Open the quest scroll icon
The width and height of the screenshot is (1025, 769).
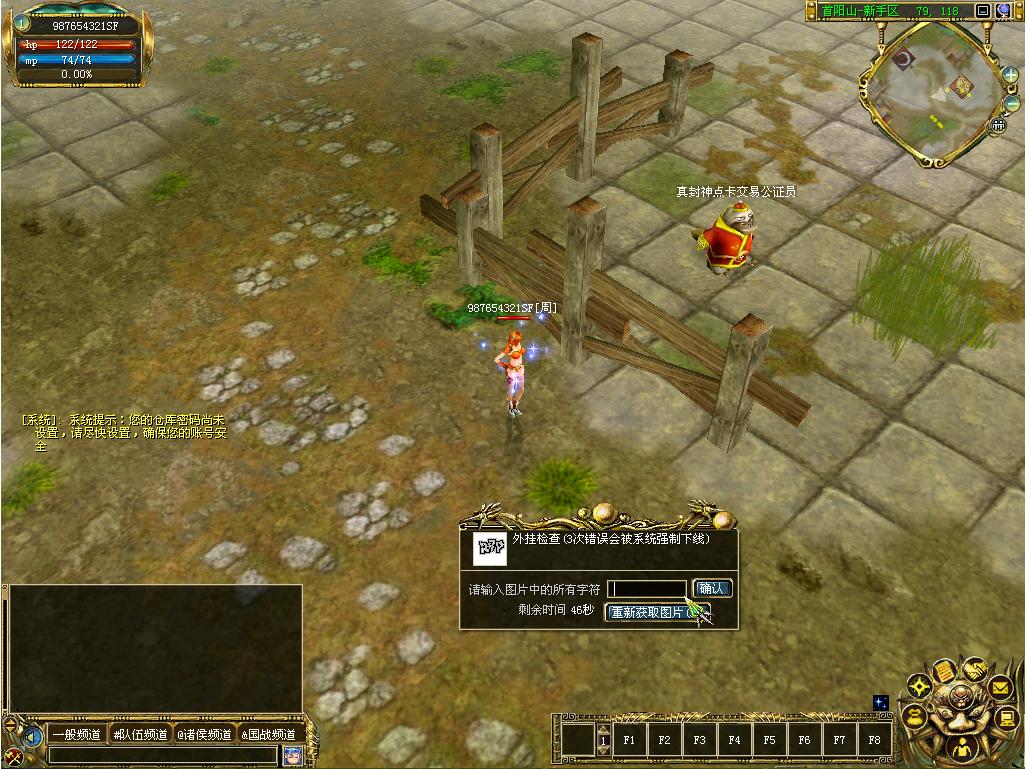tap(943, 672)
